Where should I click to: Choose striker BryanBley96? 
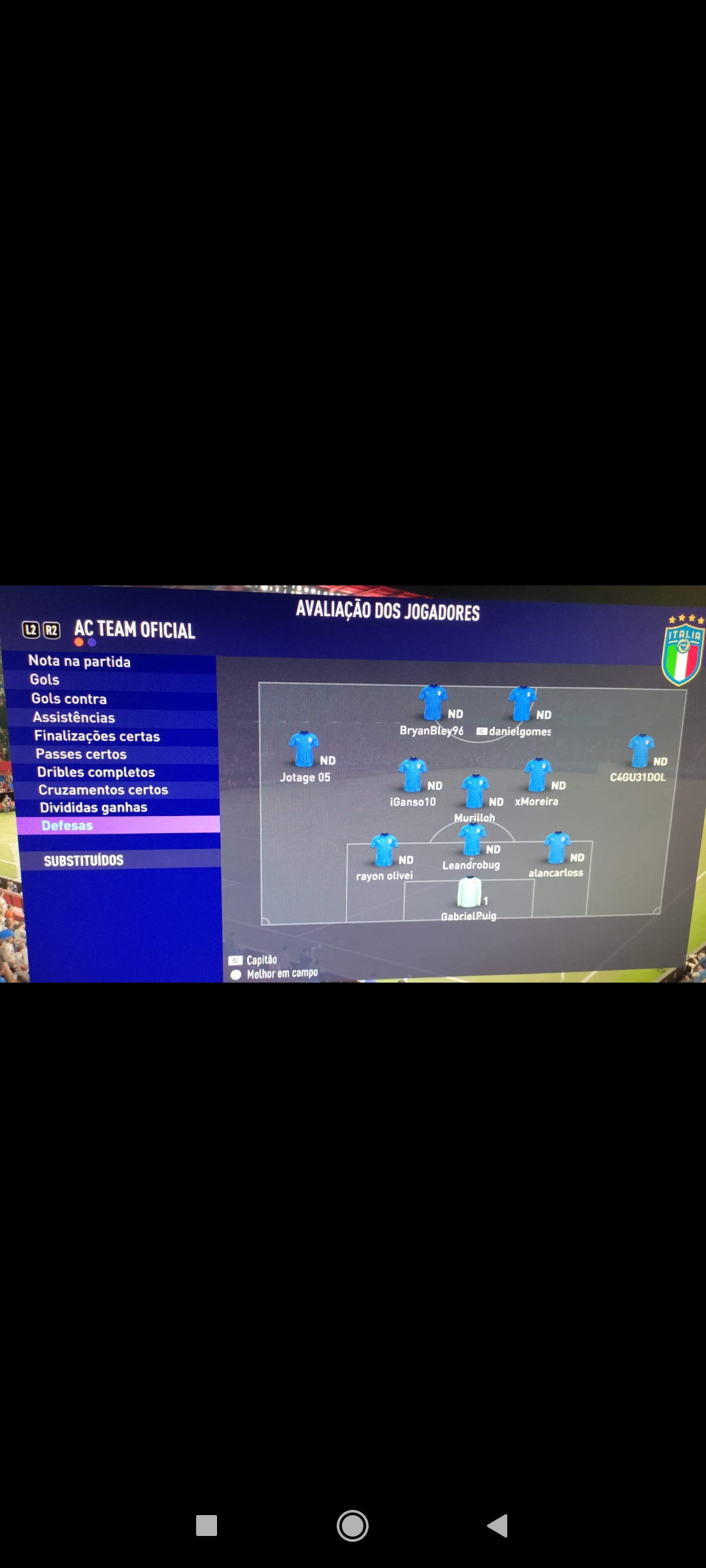(433, 702)
